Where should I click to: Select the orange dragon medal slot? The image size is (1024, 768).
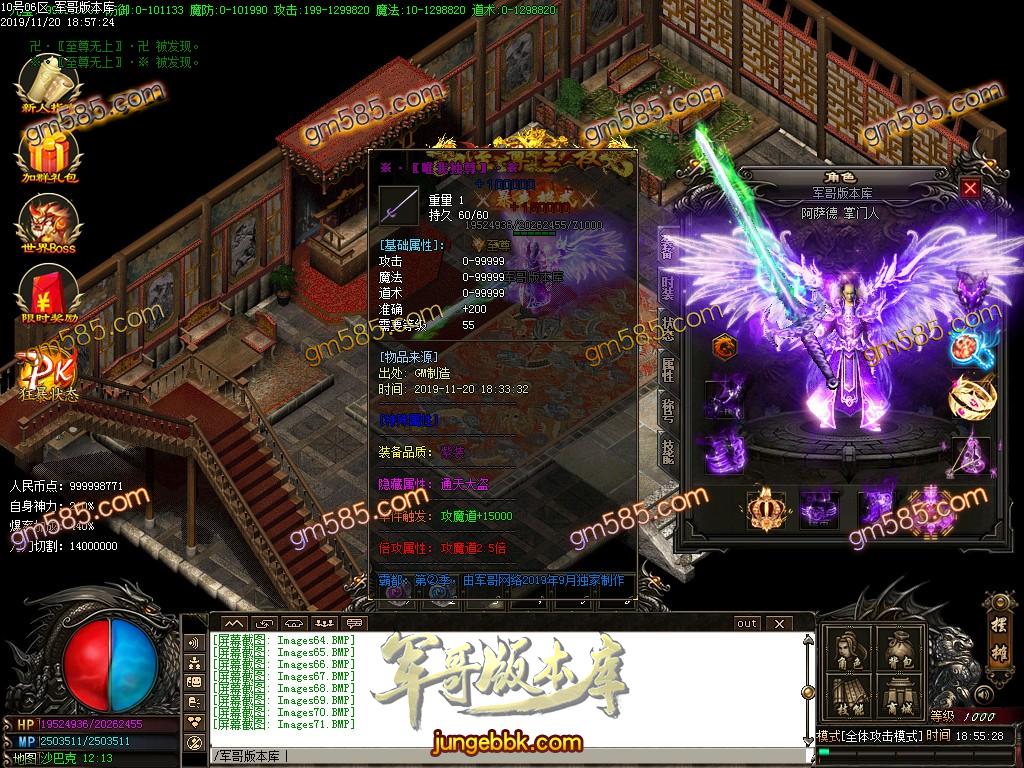point(722,347)
